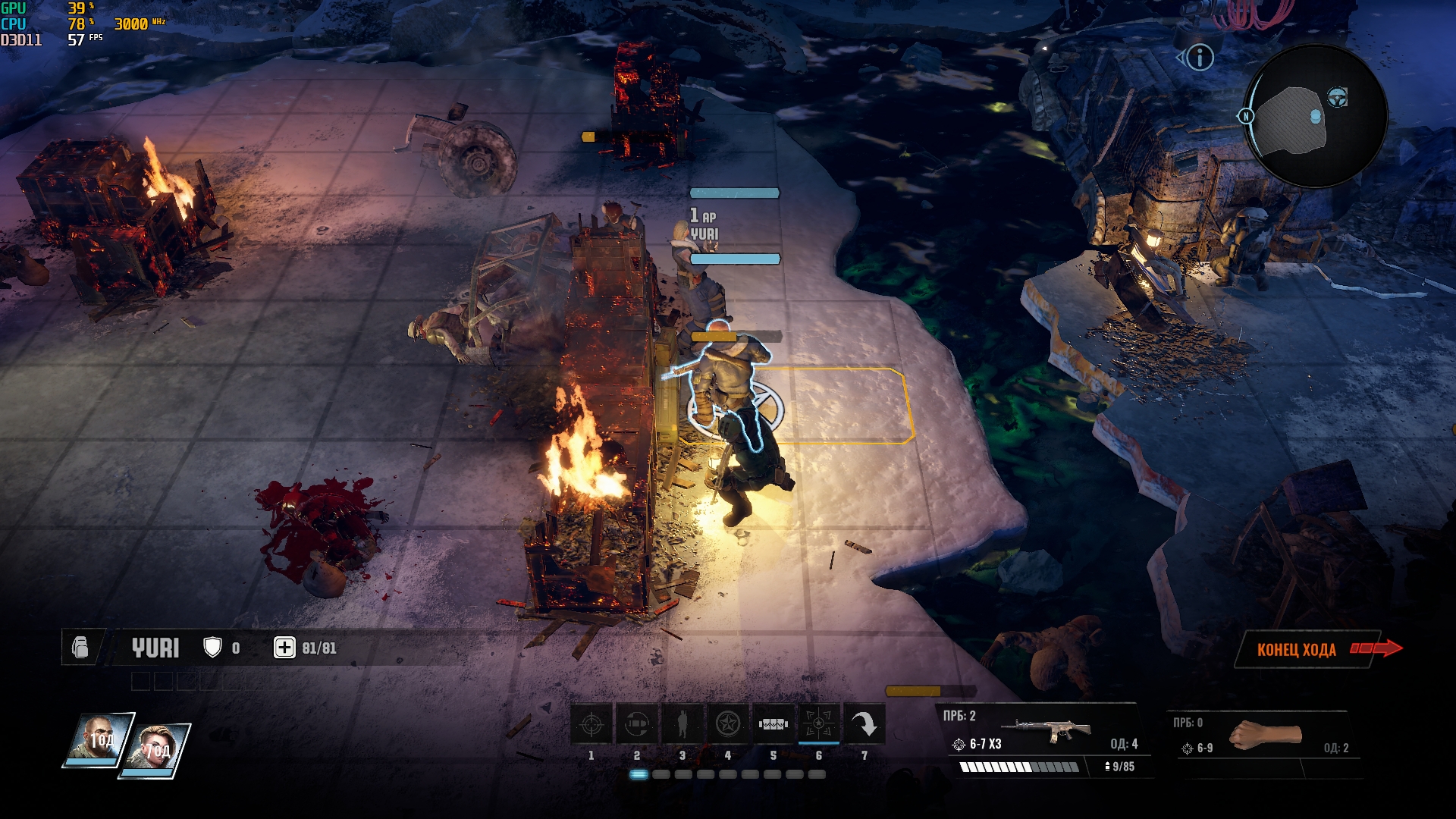Click the medkit plus icon beside 81/81

click(x=284, y=648)
